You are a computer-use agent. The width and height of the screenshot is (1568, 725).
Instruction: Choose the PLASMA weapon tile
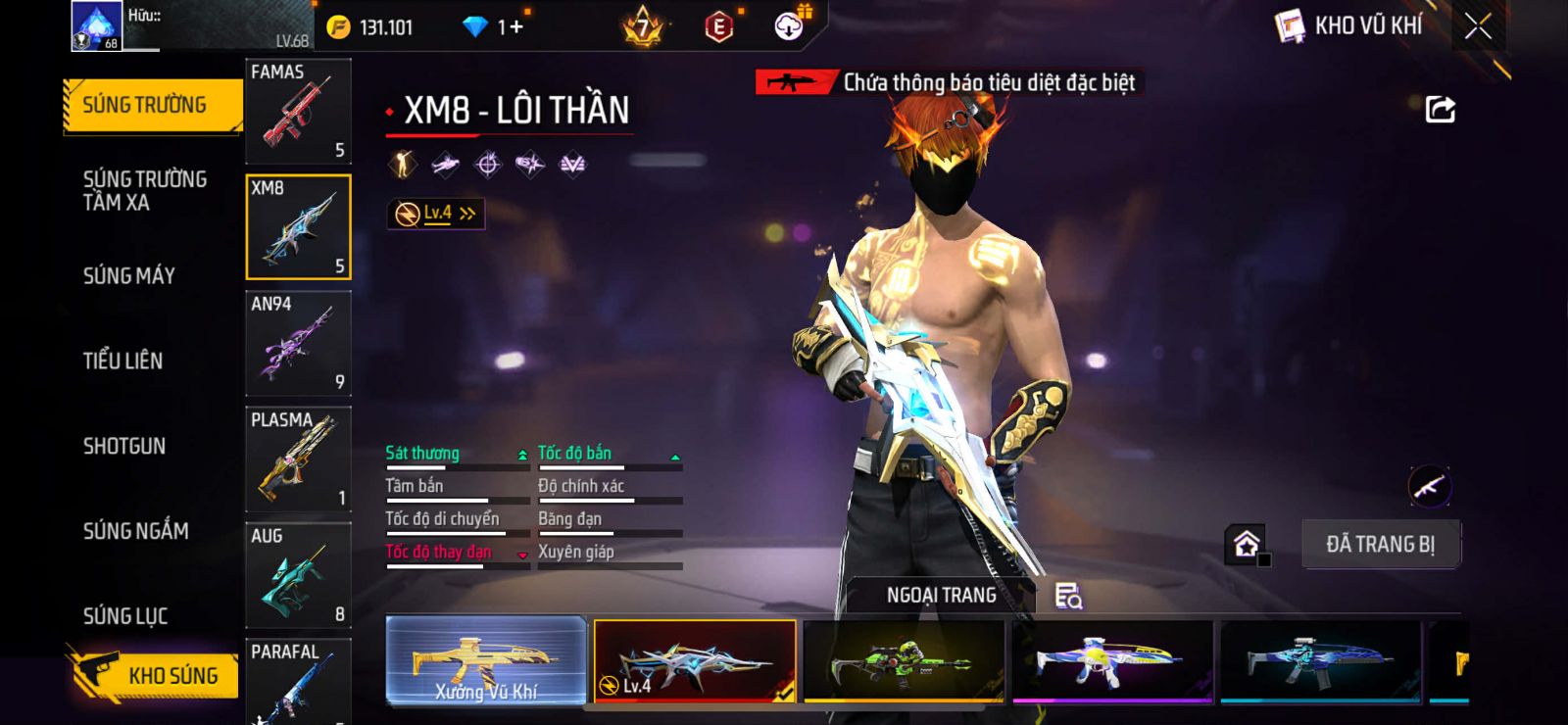298,459
